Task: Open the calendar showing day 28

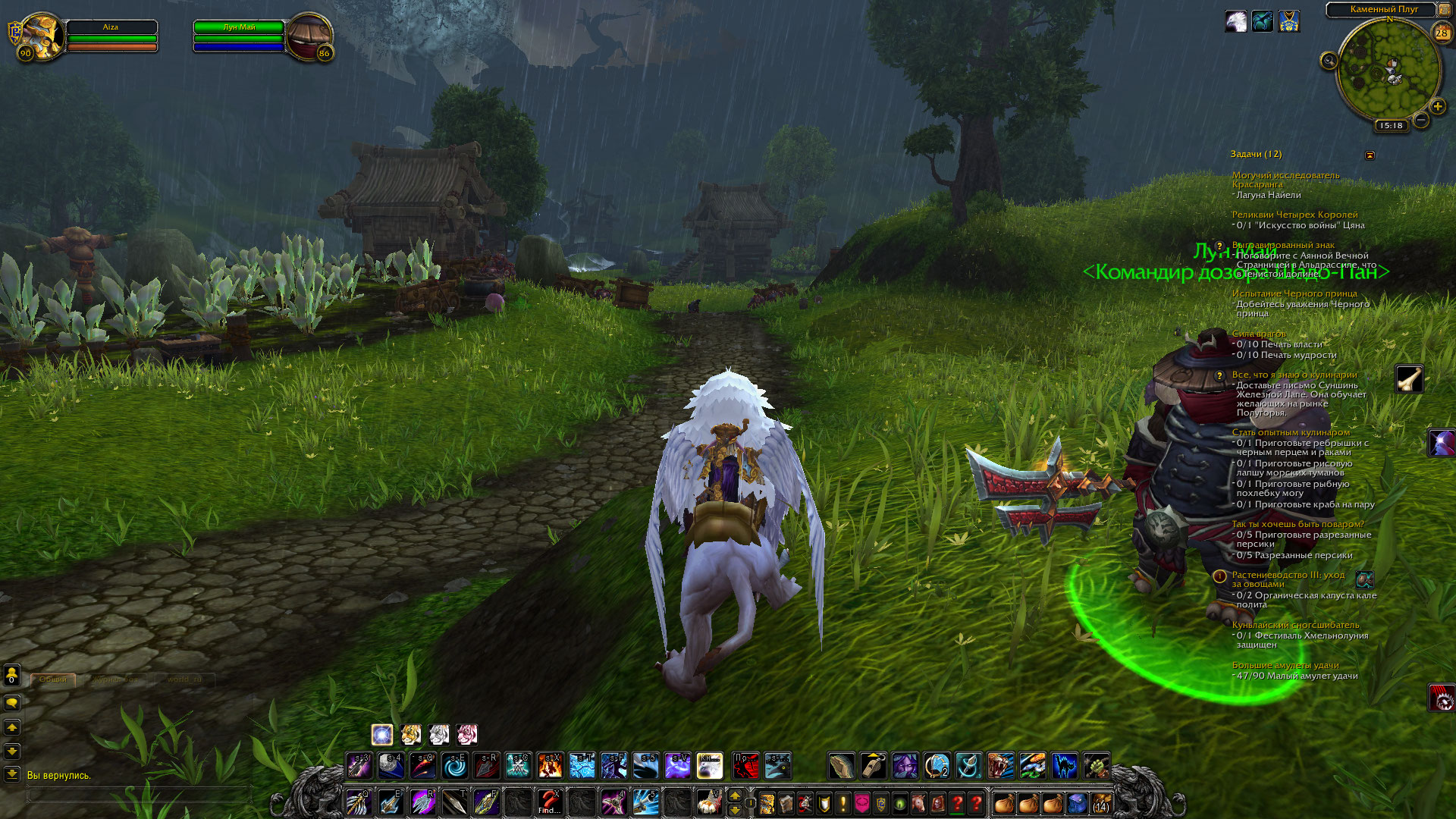Action: [x=1442, y=33]
